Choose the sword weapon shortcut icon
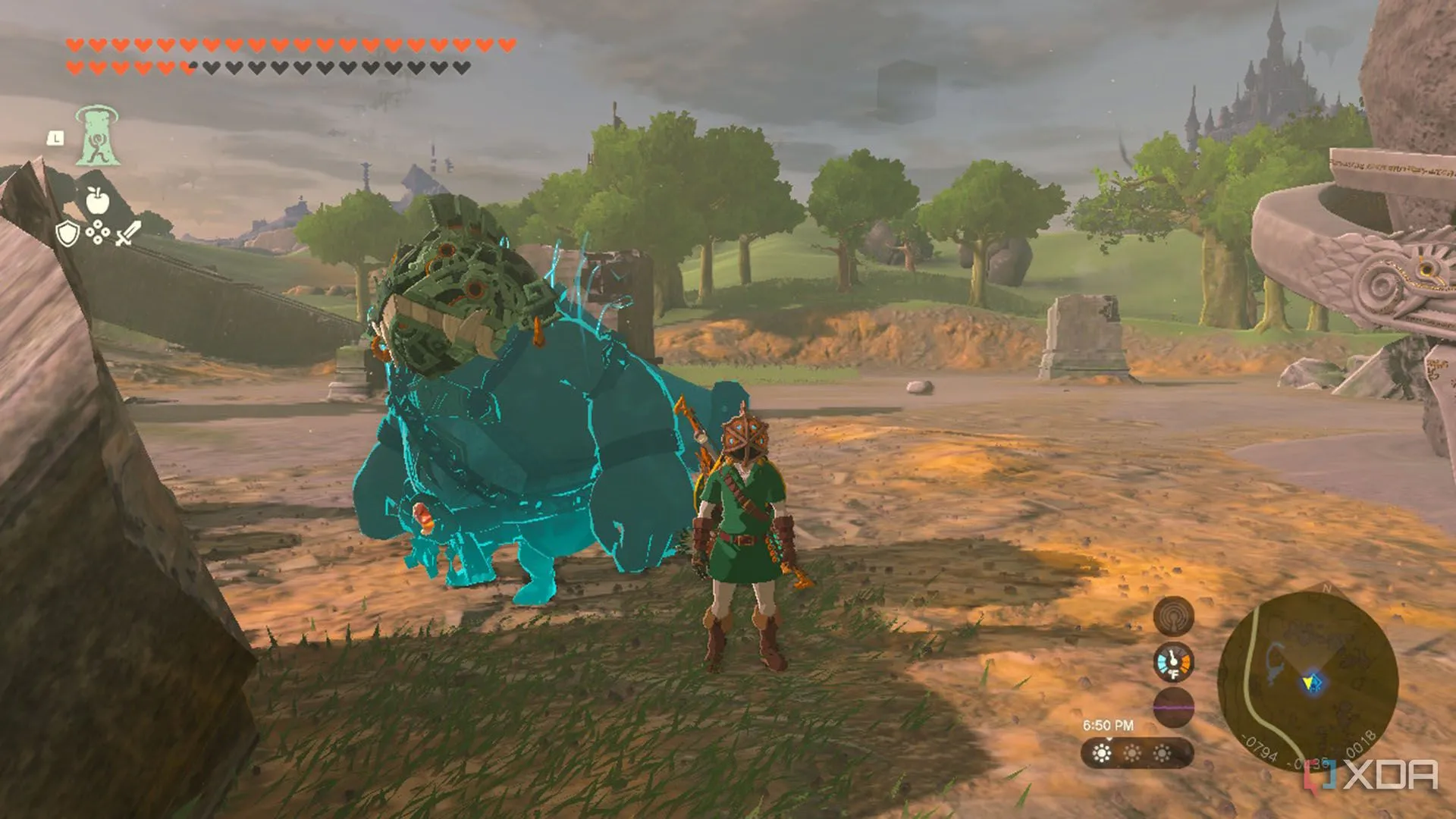Image resolution: width=1456 pixels, height=819 pixels. coord(128,233)
